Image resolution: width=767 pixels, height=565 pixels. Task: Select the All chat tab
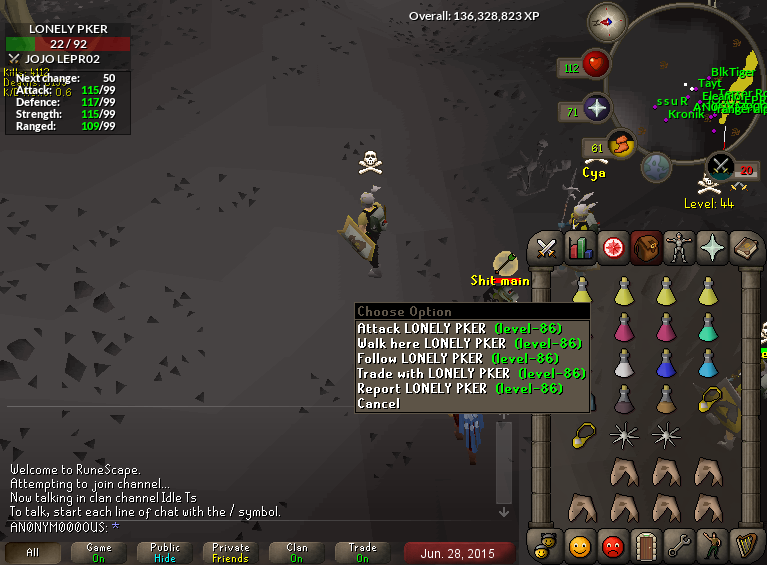pos(33,553)
